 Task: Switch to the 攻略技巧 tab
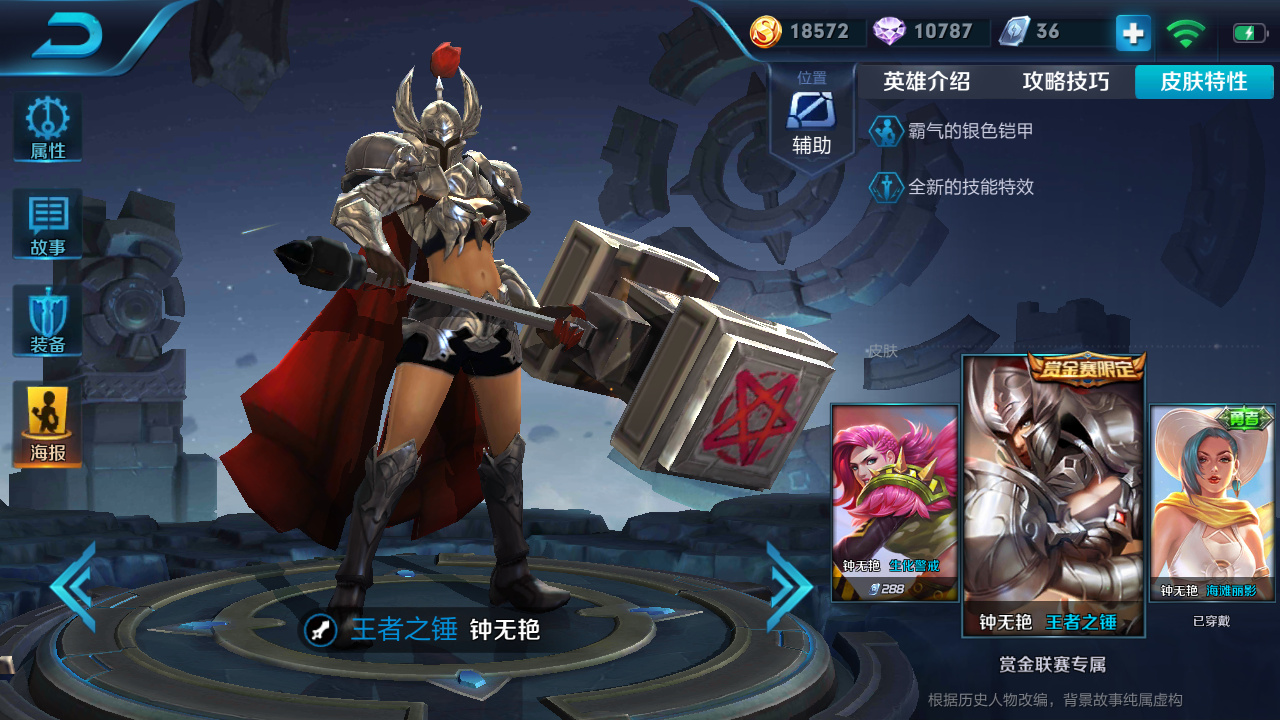[1066, 82]
